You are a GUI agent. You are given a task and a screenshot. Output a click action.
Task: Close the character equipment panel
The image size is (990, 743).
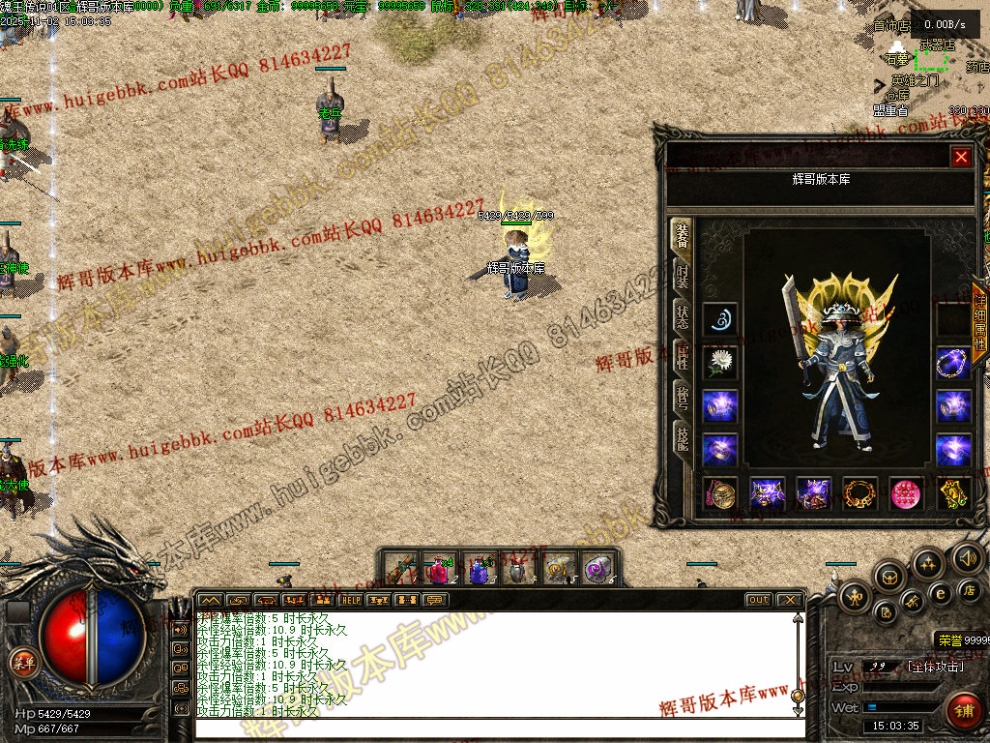point(961,157)
